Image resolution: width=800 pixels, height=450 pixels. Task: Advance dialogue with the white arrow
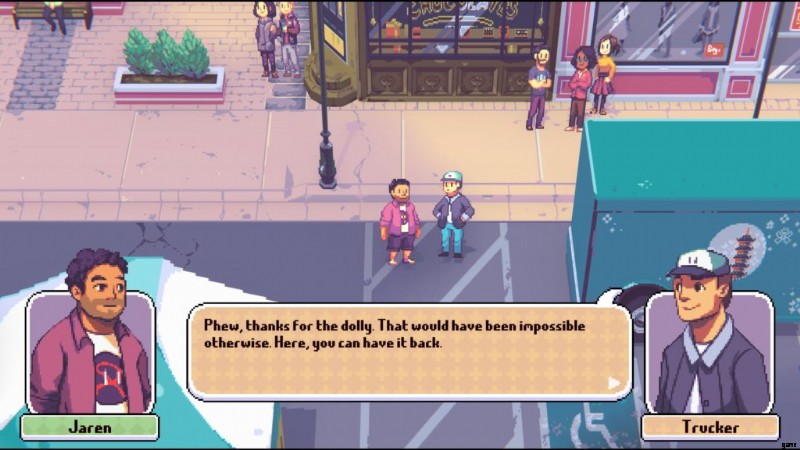pyautogui.click(x=614, y=382)
